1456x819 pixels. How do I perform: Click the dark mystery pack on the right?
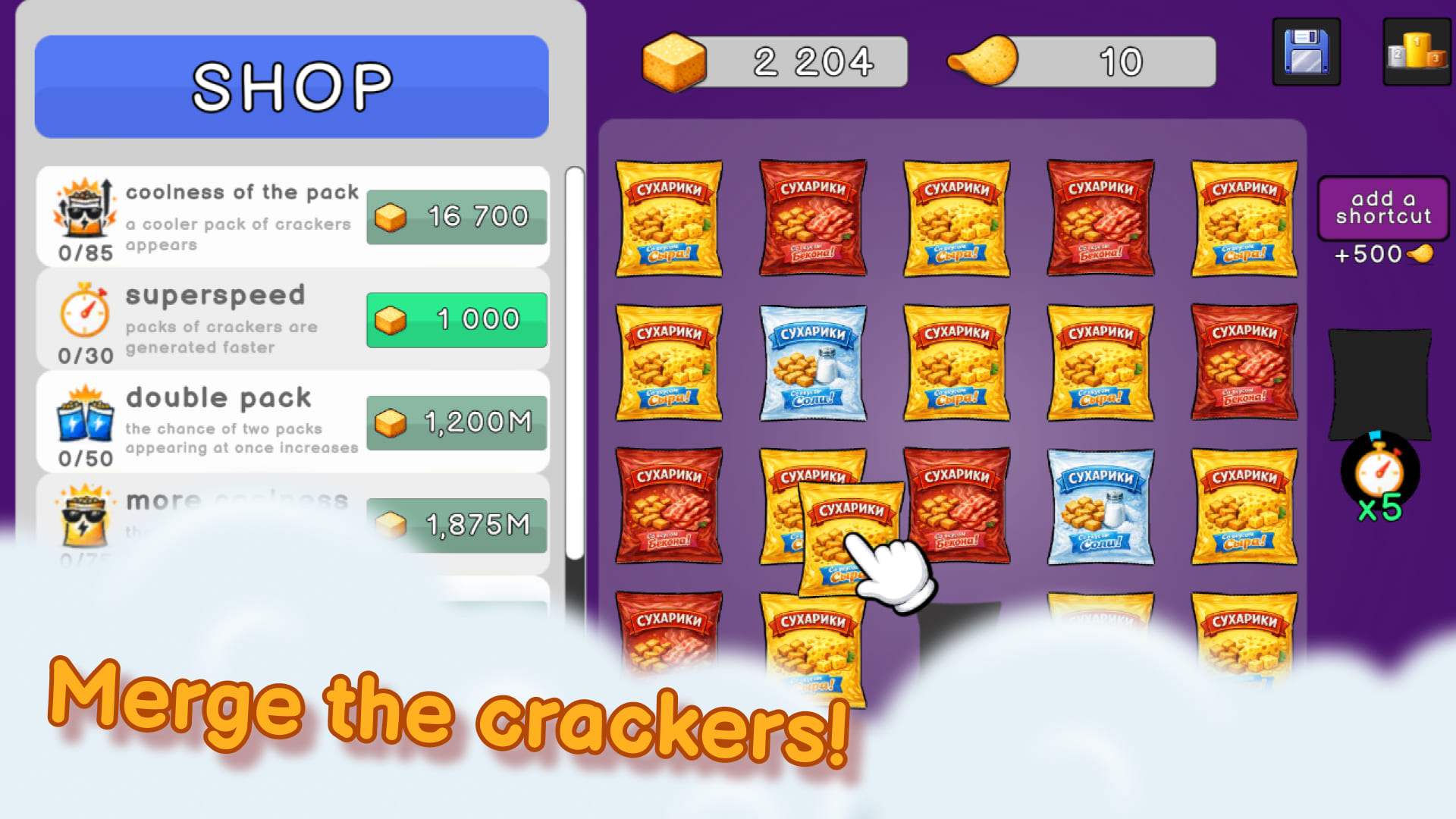(x=1380, y=379)
